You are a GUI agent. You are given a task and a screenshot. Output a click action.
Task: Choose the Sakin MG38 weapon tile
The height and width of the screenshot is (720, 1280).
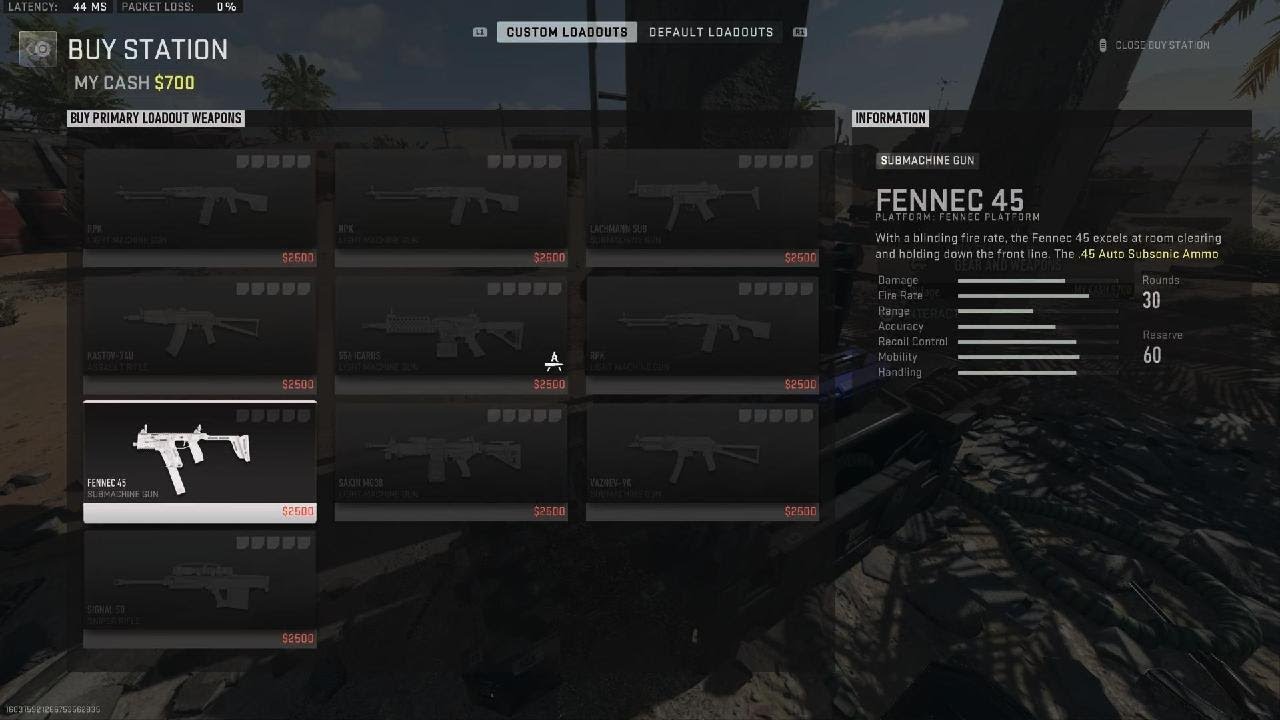pos(451,461)
